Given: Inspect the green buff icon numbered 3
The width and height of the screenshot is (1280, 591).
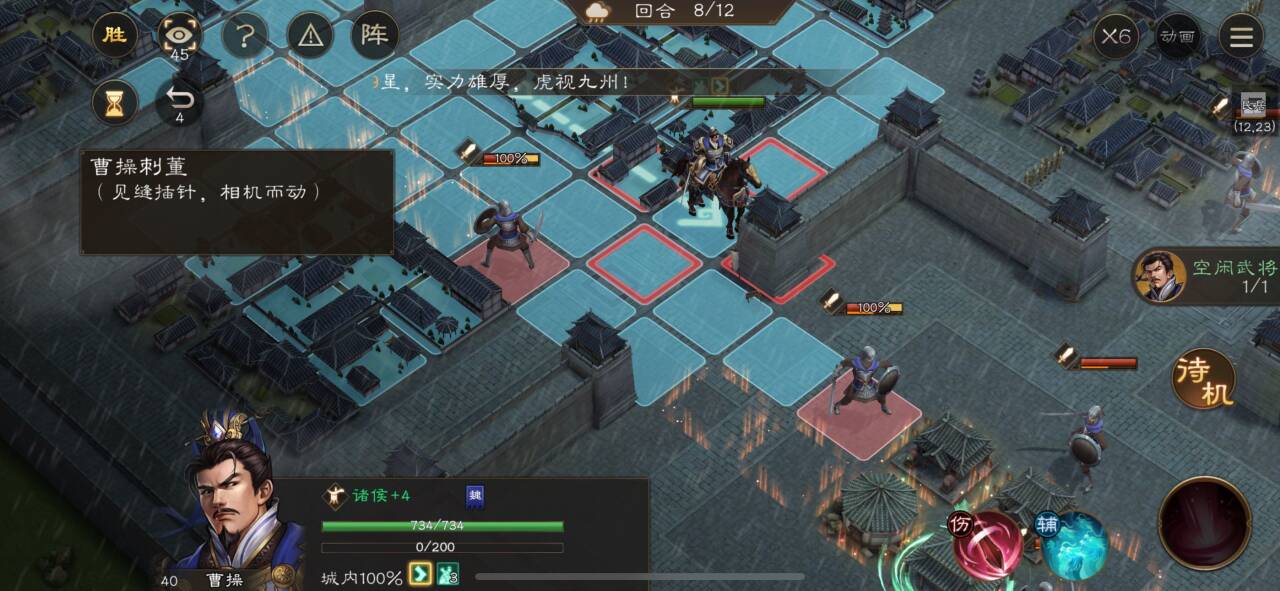Looking at the screenshot, I should point(448,576).
